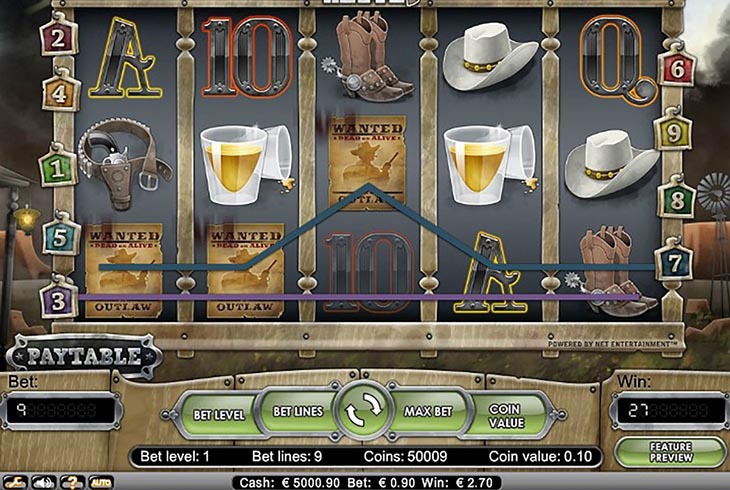Open the Paytable
The image size is (730, 490).
[x=84, y=354]
